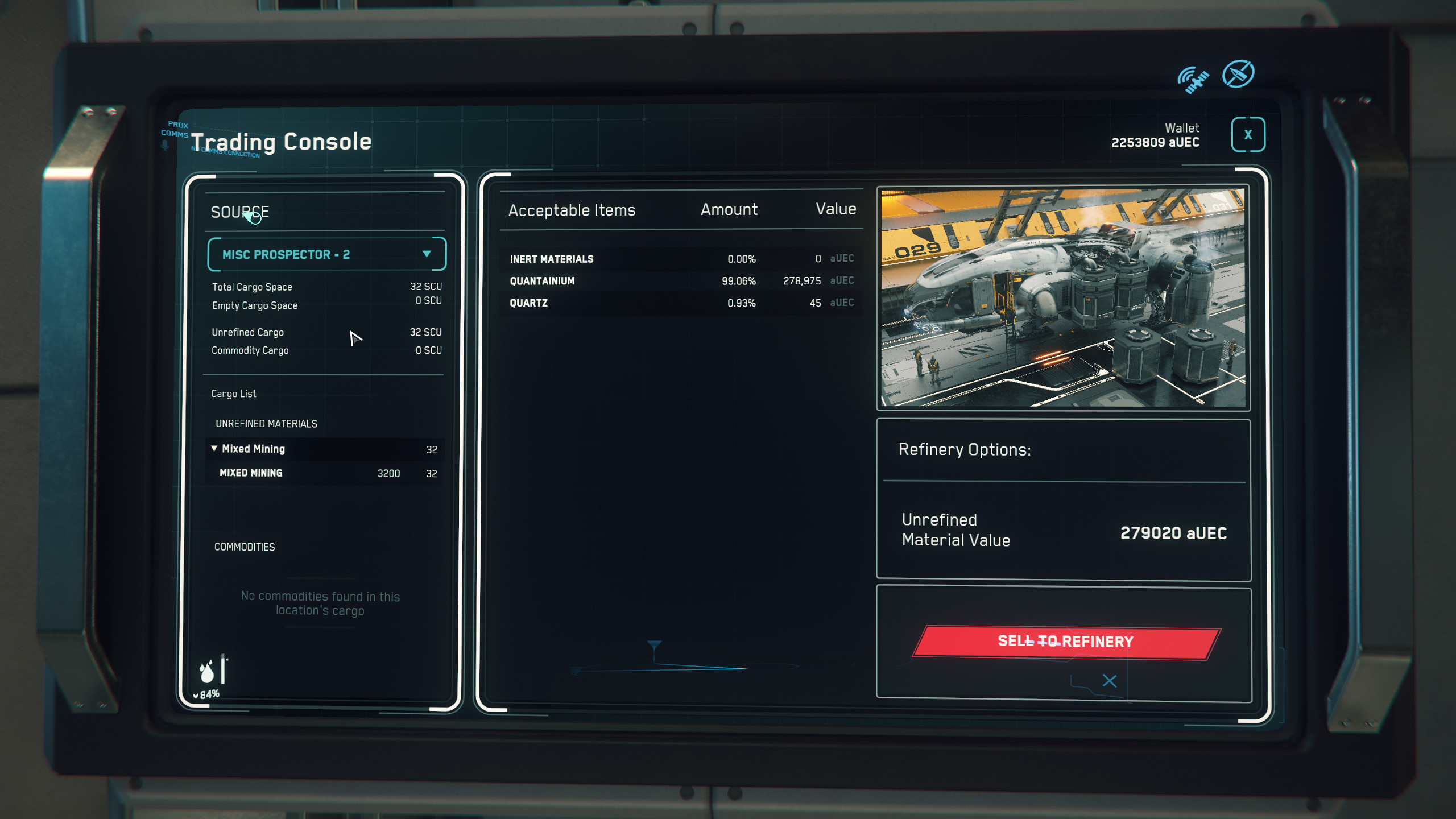The width and height of the screenshot is (1456, 819).
Task: Click the Wallet balance display
Action: [x=1156, y=136]
